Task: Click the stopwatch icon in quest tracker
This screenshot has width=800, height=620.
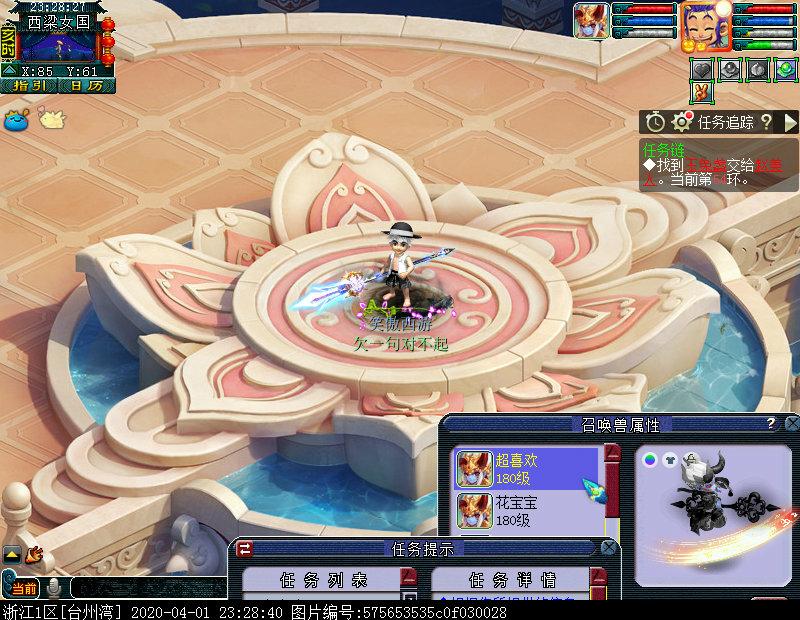Action: pos(655,122)
